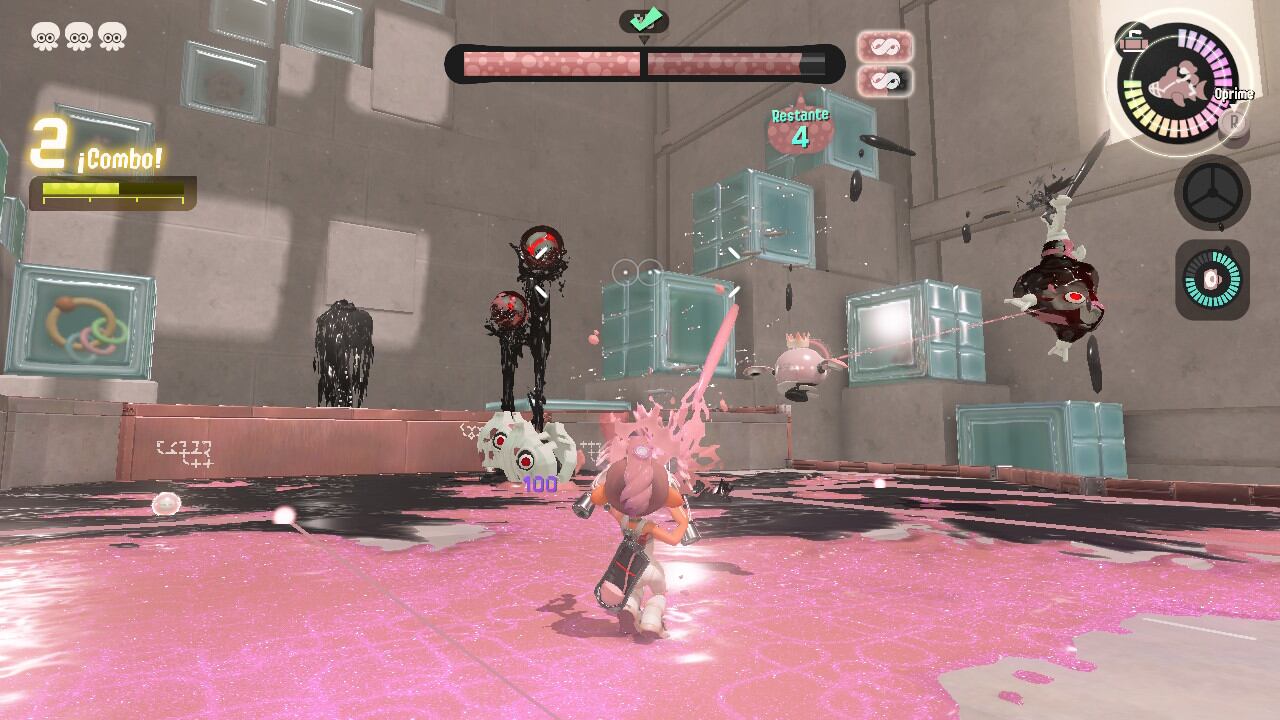Screen dimensions: 1280x720
Task: Click the small lock icon beside the special gauge
Action: tap(1132, 38)
